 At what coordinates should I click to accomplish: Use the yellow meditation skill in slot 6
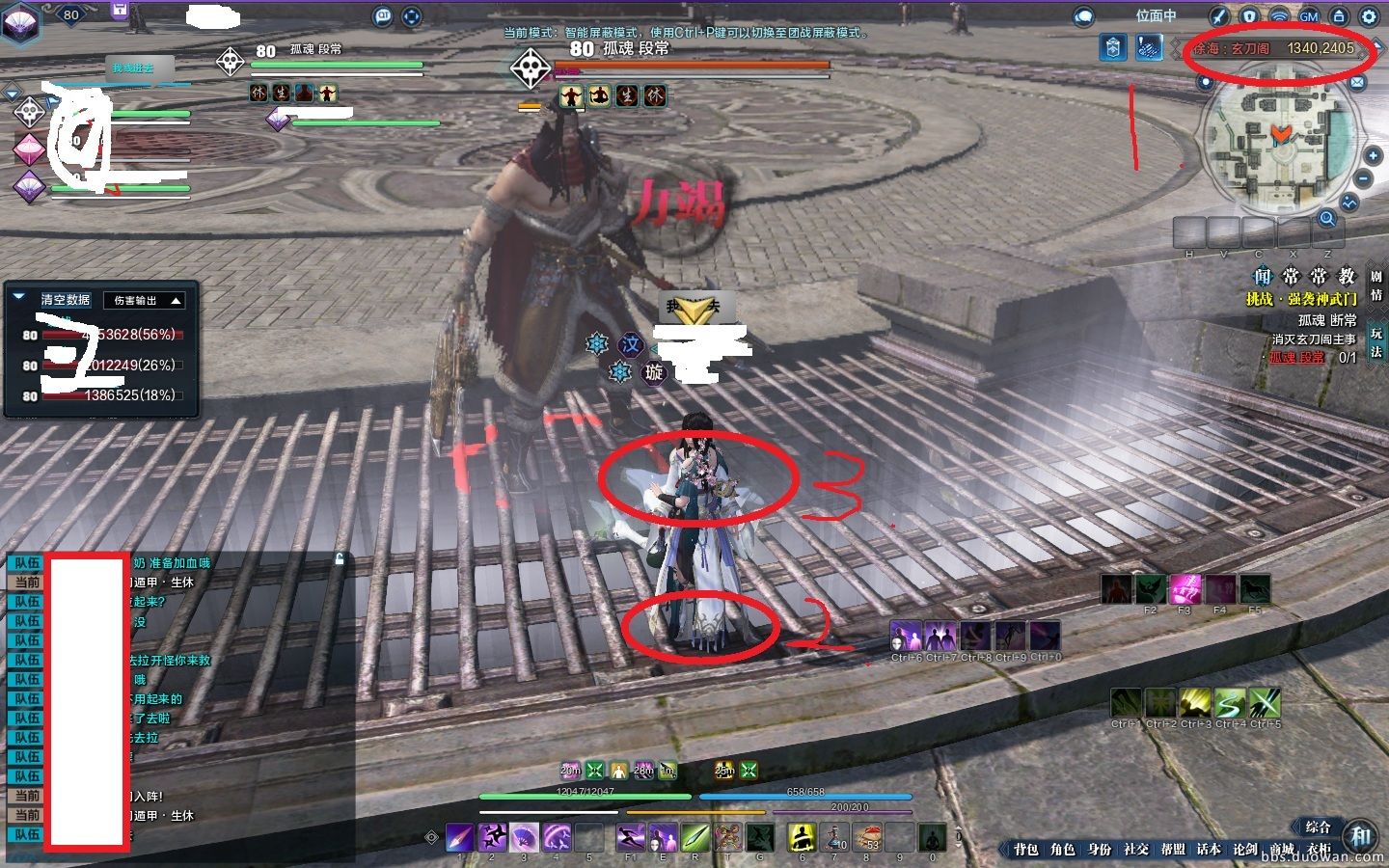[x=801, y=836]
